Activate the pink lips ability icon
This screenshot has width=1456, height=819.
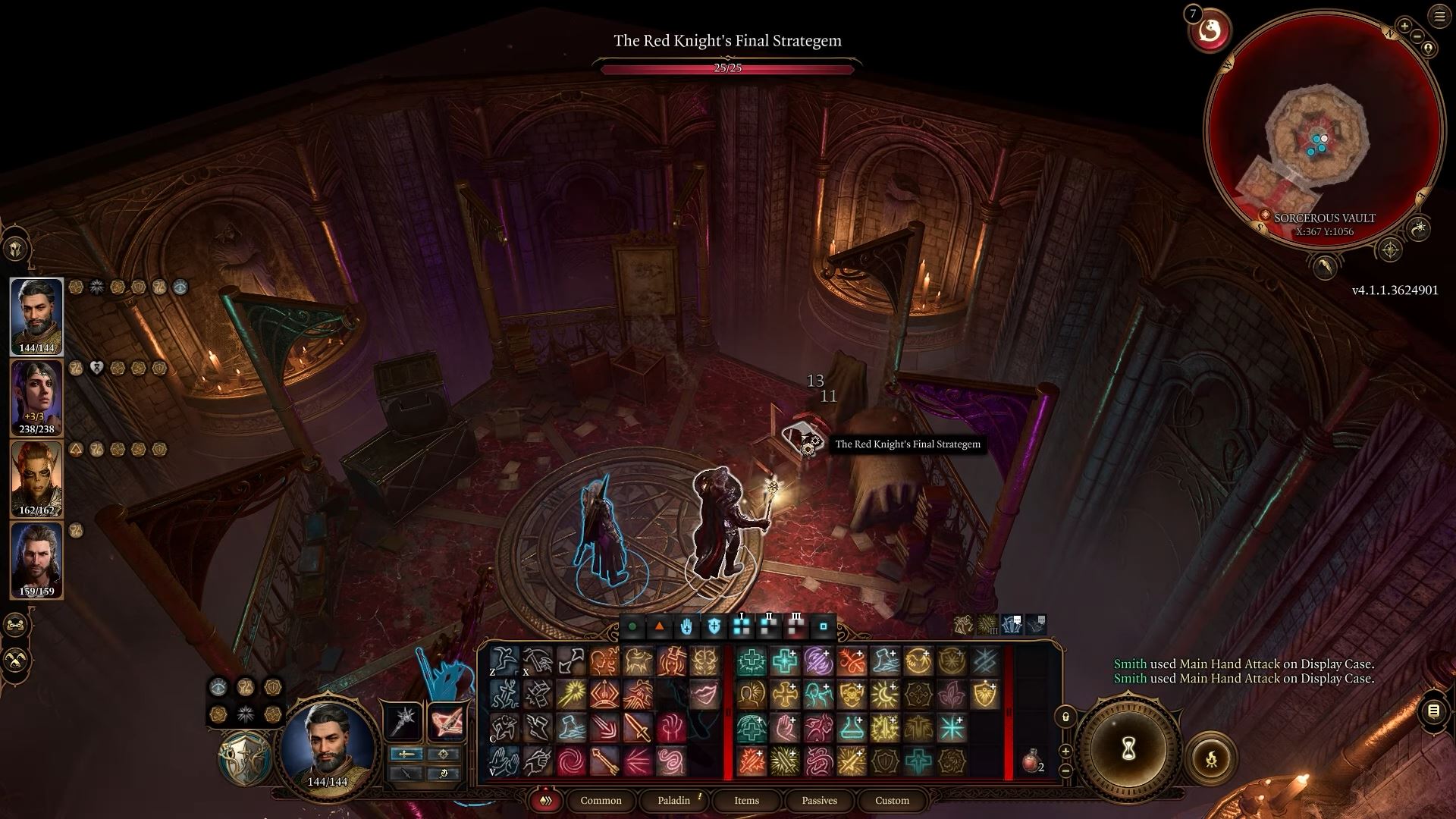tap(704, 694)
